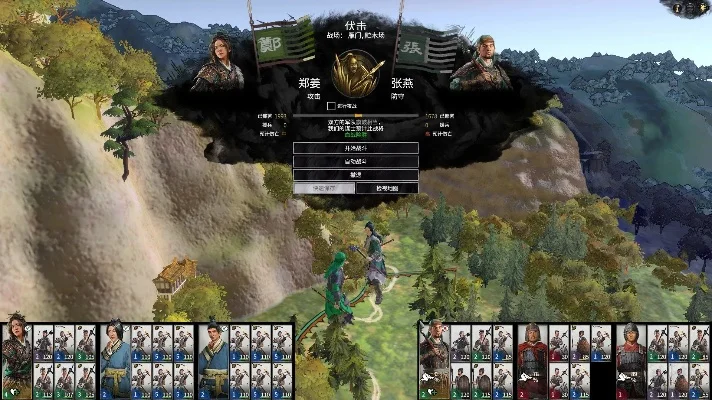The image size is (712, 400).
Task: Open the right-hand button in the panel's bottom row
Action: tap(387, 188)
